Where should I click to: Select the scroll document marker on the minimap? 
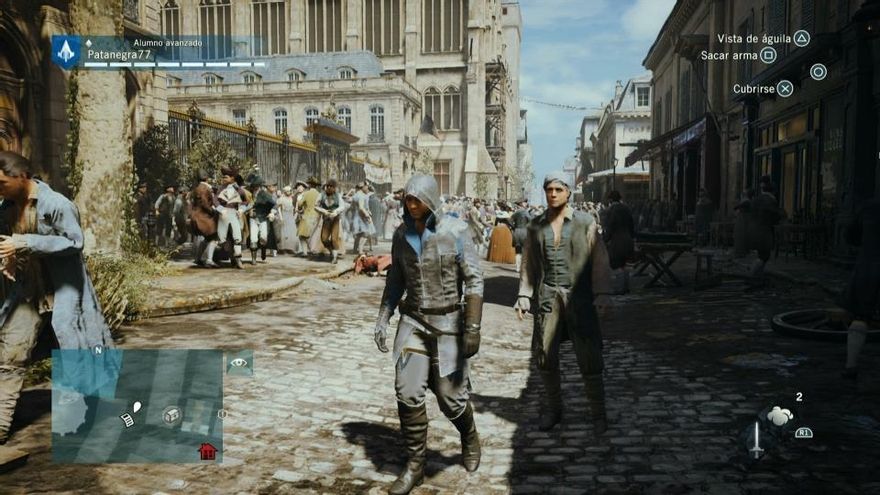click(x=128, y=420)
